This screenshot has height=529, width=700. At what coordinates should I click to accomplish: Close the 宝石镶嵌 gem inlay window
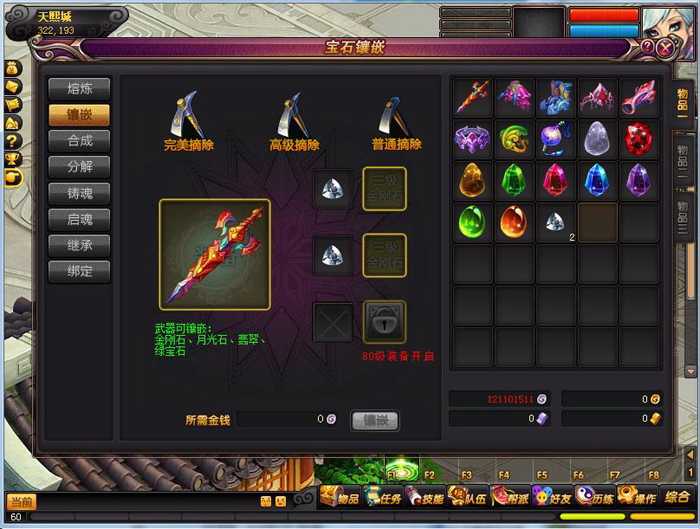665,47
